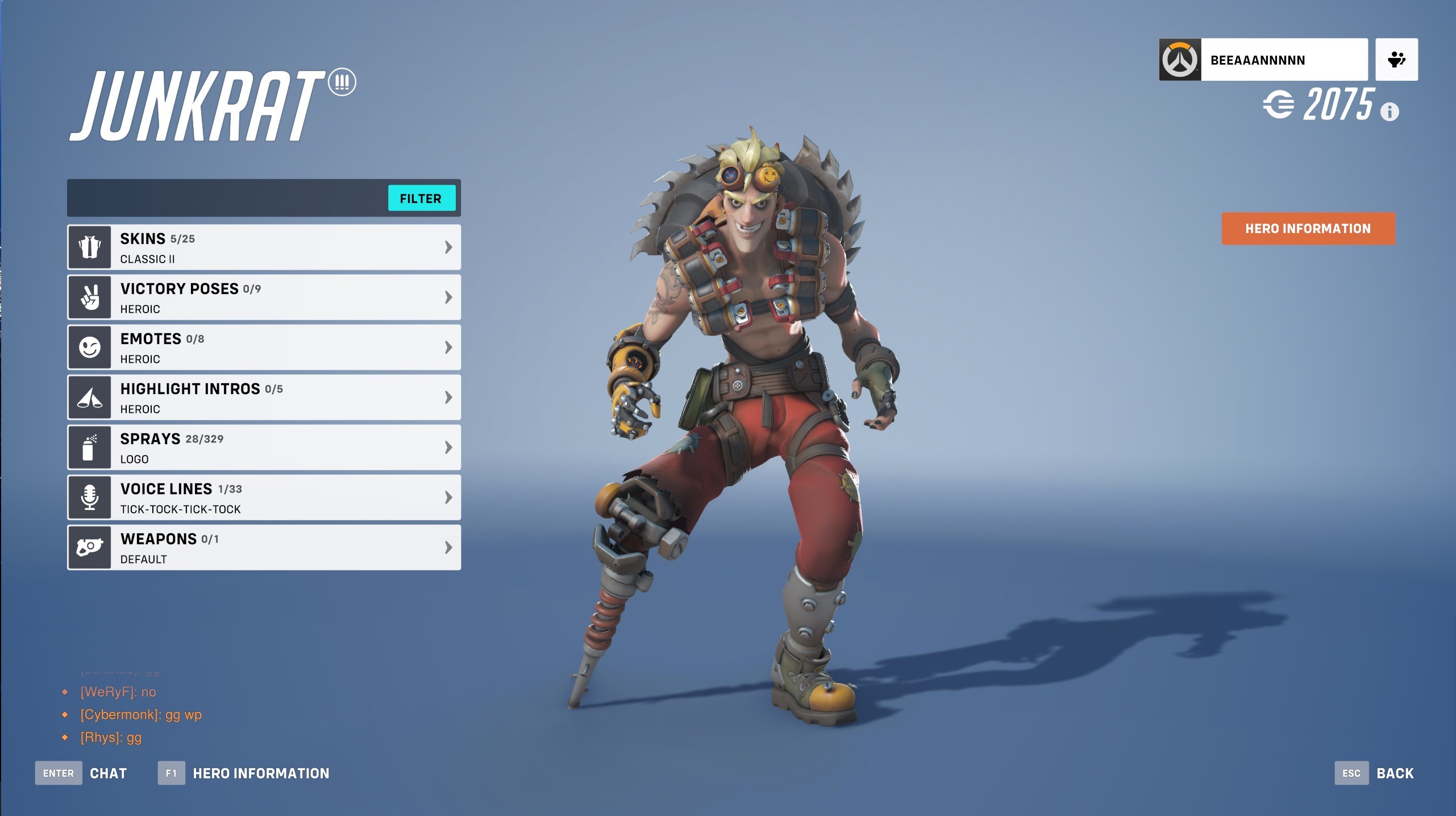Image resolution: width=1456 pixels, height=816 pixels.
Task: Select the Skins category icon
Action: click(x=90, y=247)
